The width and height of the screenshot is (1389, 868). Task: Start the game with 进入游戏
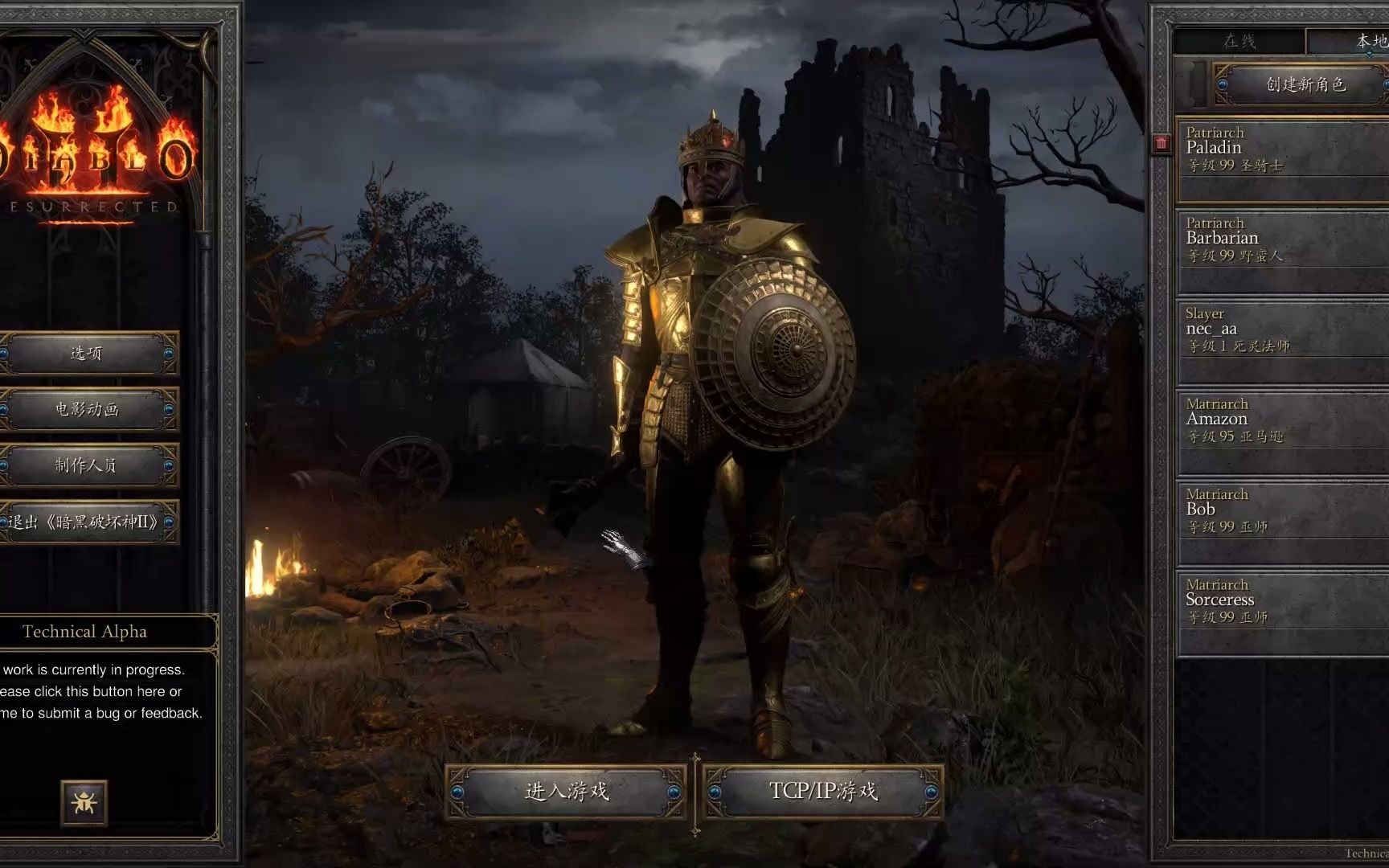click(x=567, y=792)
